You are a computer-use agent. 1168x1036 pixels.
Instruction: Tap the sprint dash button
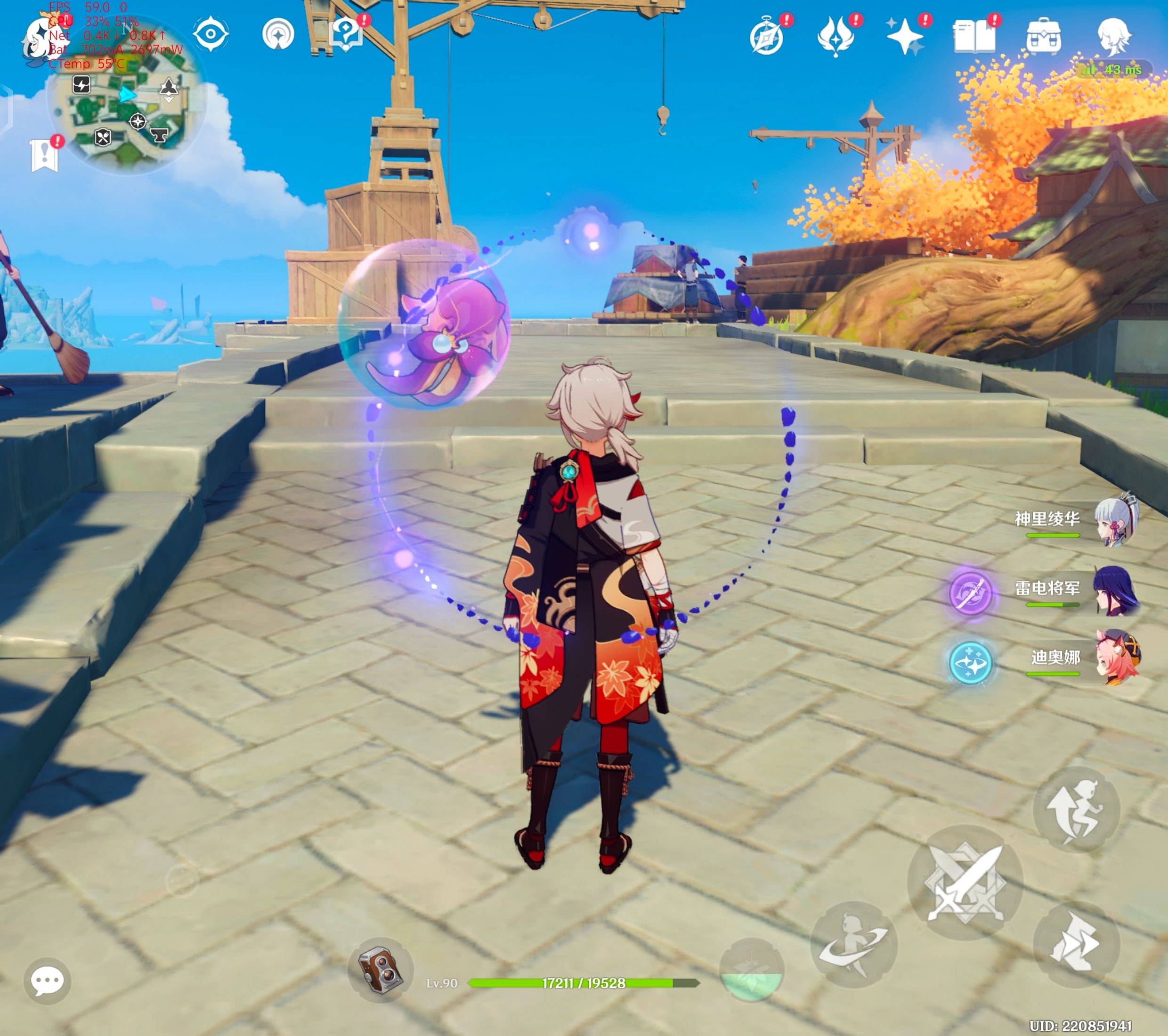point(1076,946)
